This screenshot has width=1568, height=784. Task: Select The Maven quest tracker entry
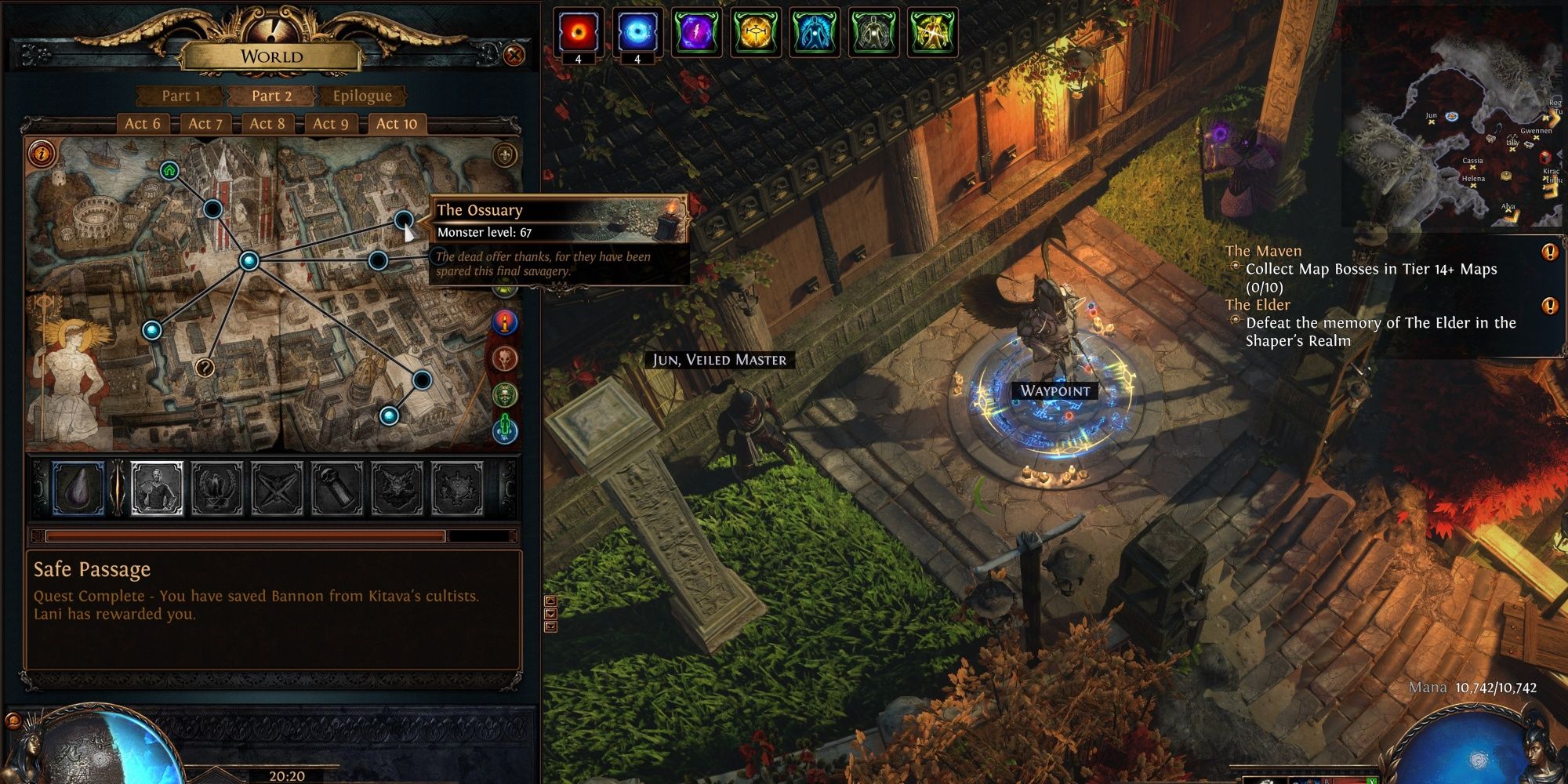click(x=1263, y=251)
